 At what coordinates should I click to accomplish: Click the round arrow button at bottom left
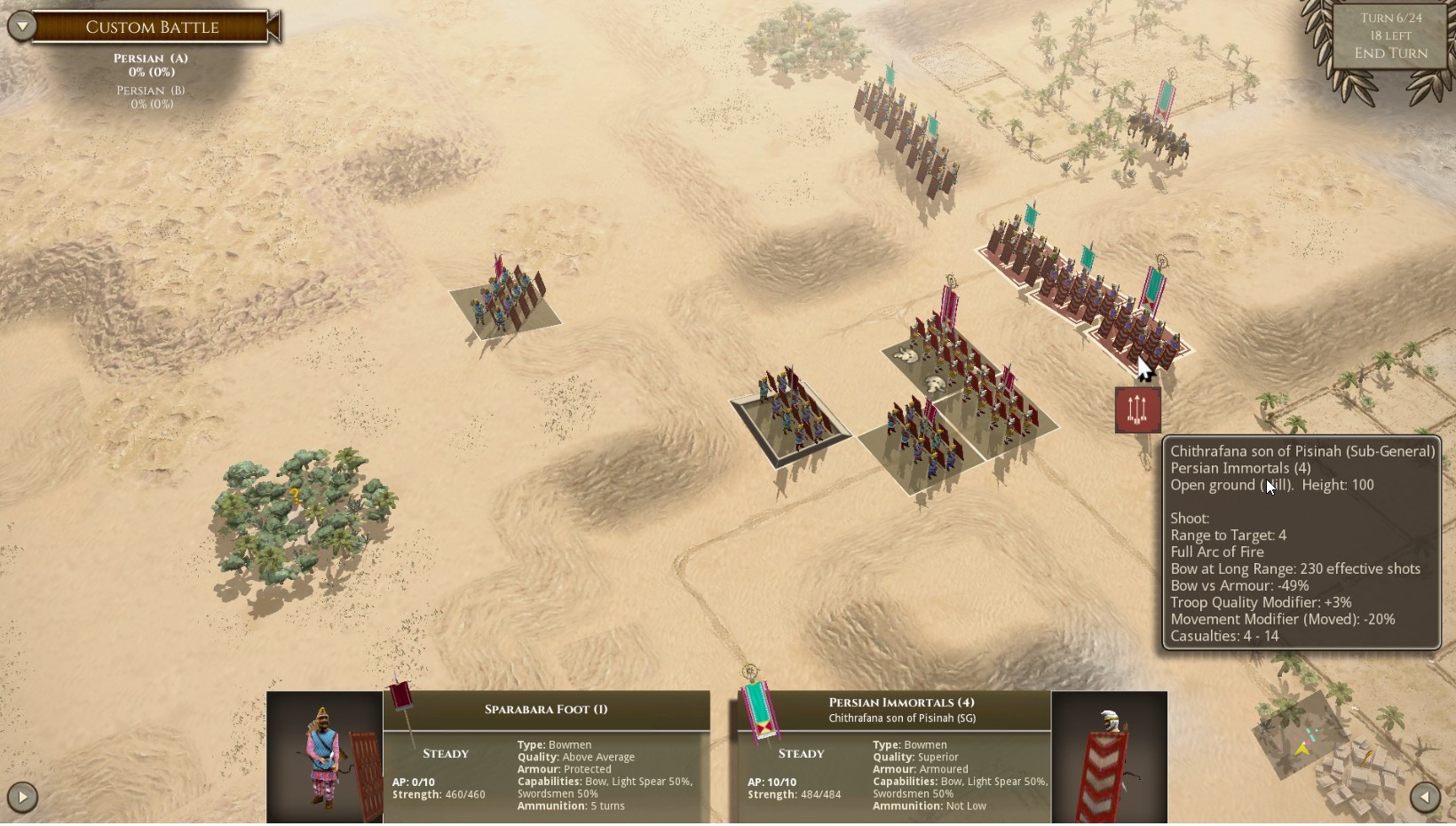pos(22,797)
